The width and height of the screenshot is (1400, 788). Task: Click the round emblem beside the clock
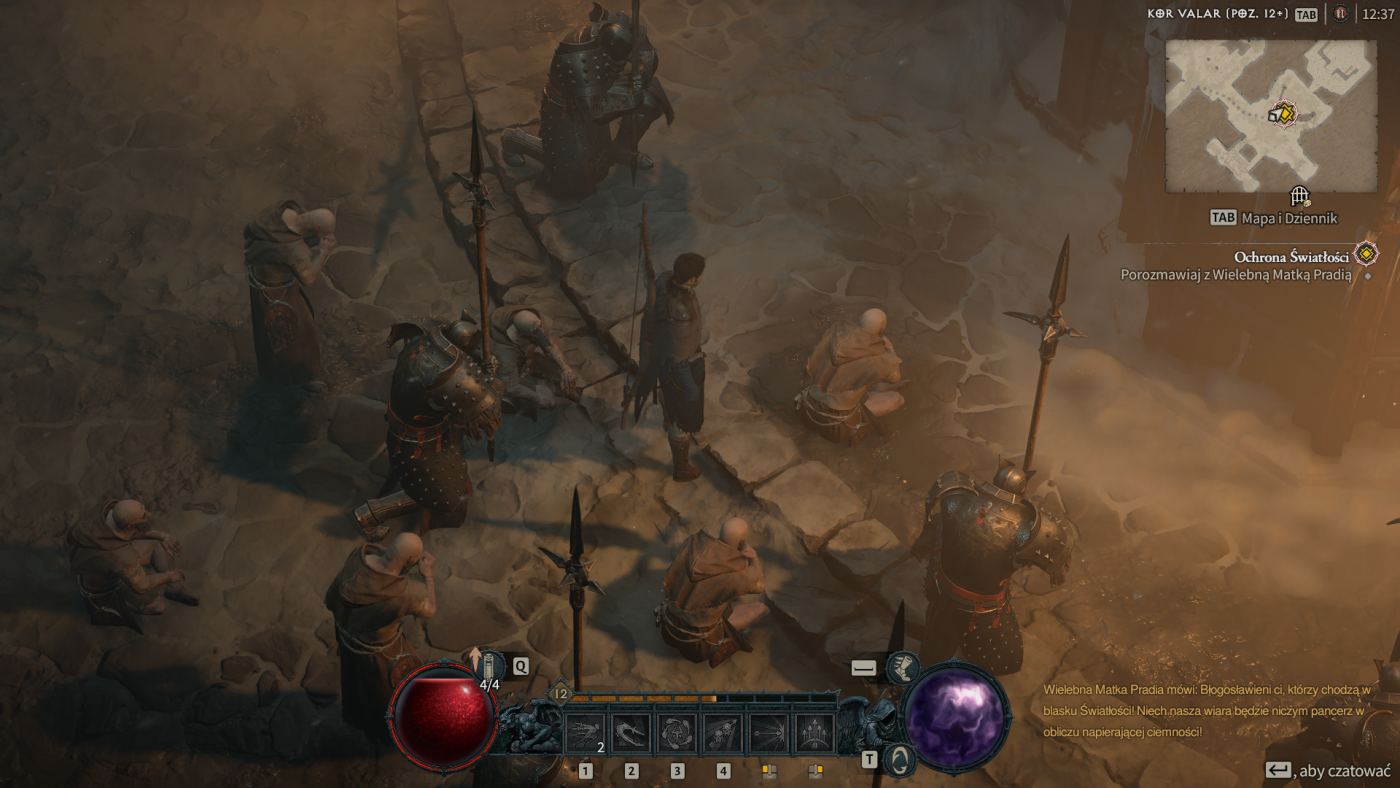pos(1341,14)
